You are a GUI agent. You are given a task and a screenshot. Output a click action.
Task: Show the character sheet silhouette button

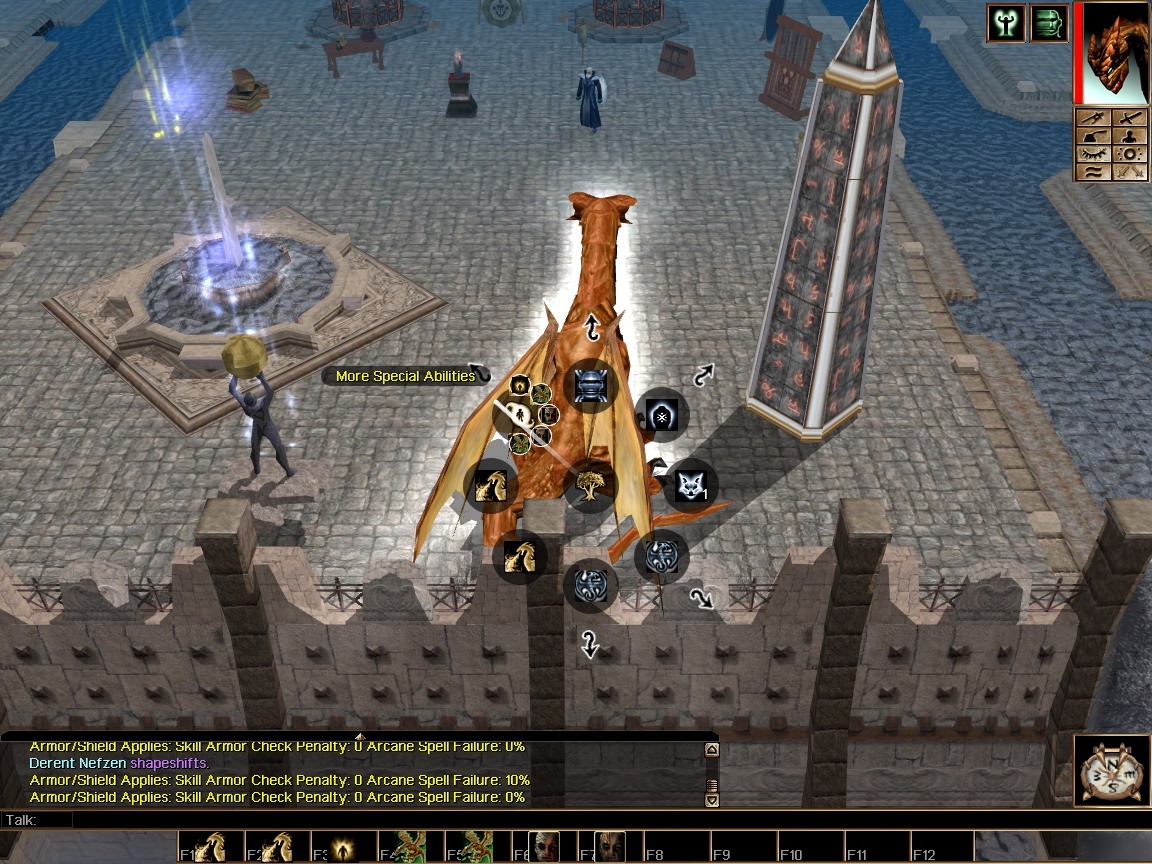[1130, 136]
